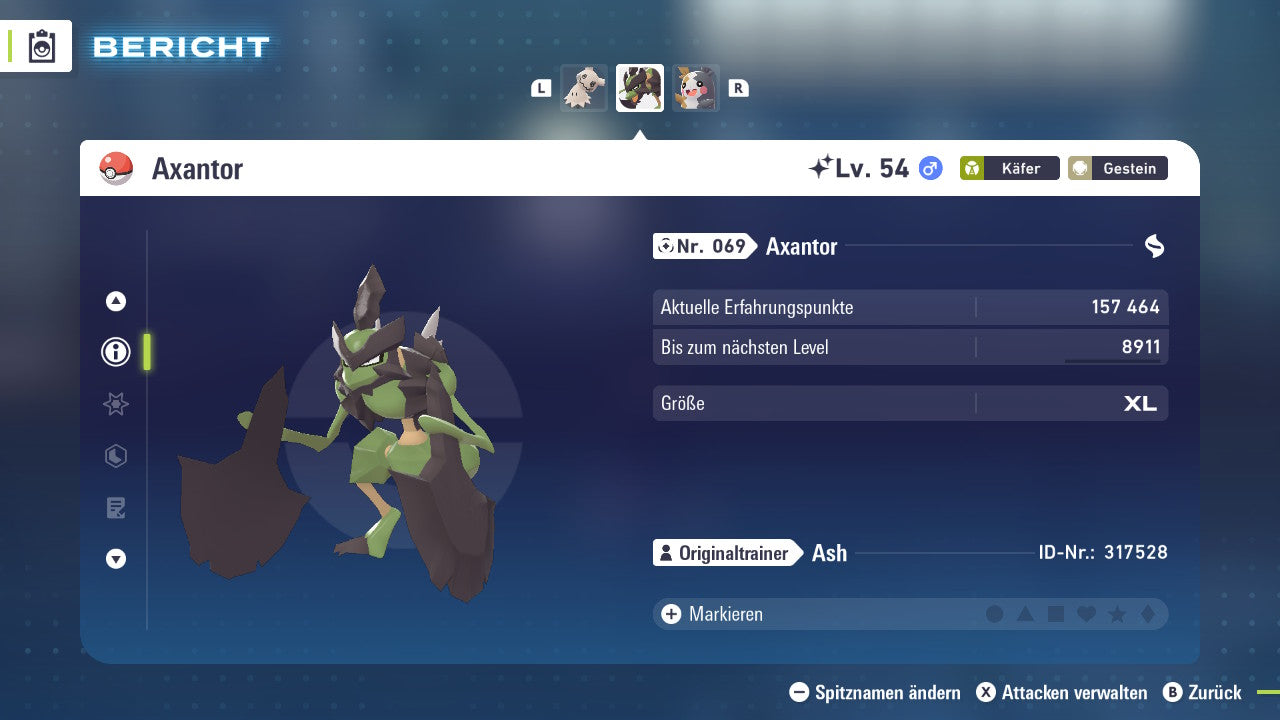Select the Info tab icon in sidebar
Image resolution: width=1280 pixels, height=720 pixels.
point(115,352)
